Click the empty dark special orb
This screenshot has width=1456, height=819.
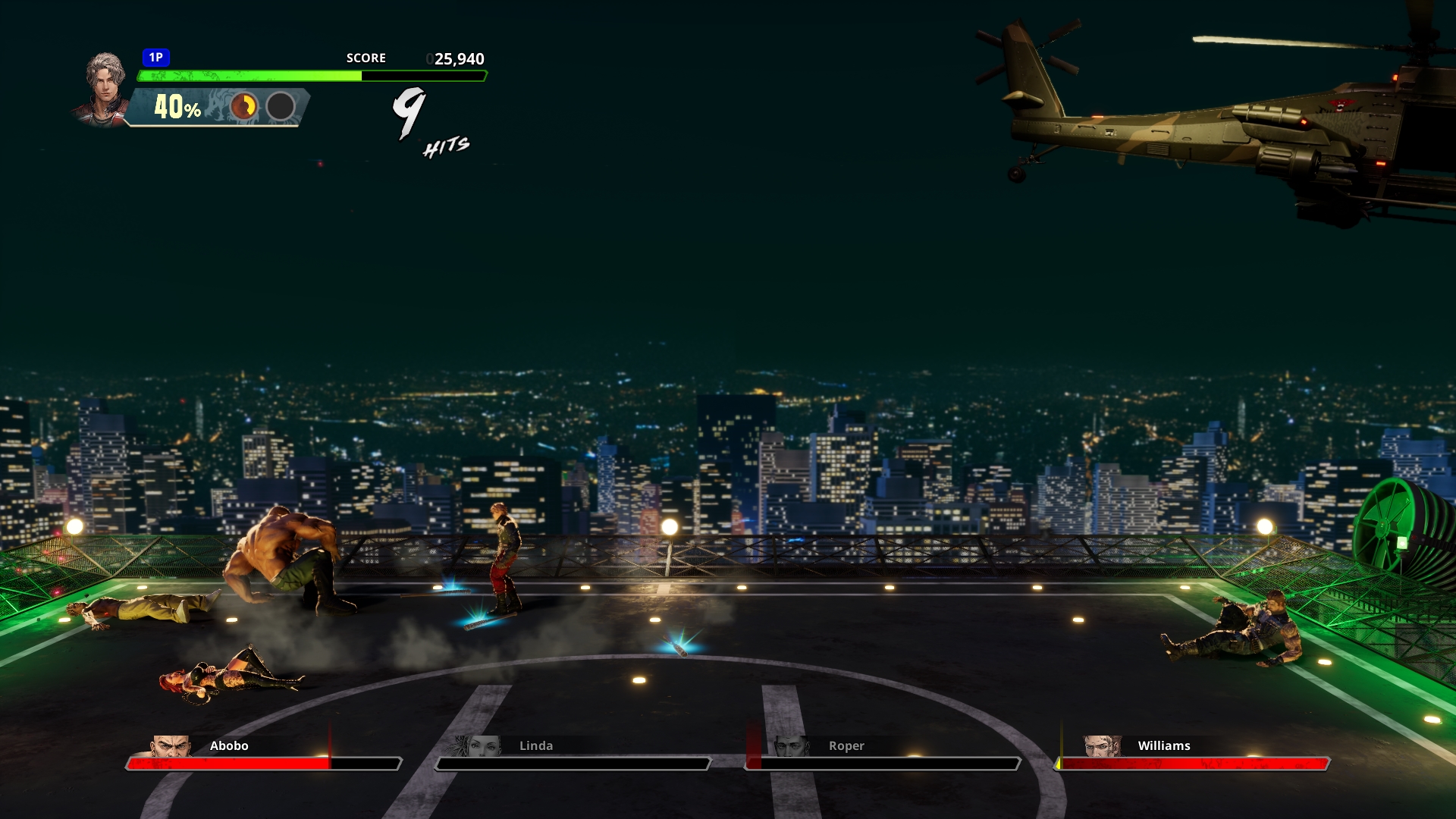point(281,107)
